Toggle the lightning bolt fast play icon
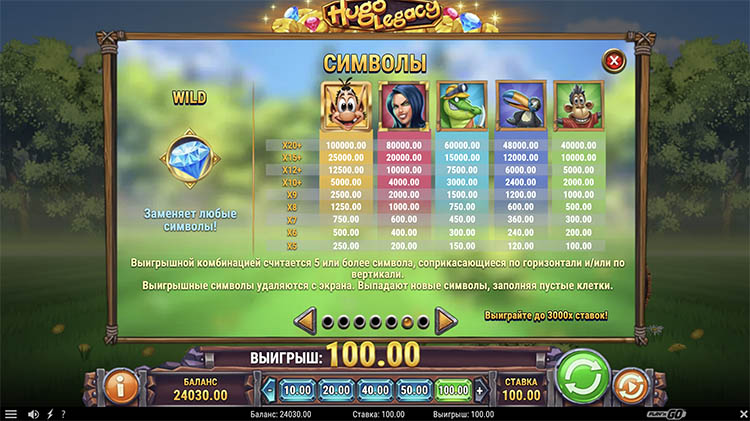The height and width of the screenshot is (421, 750). [50, 414]
